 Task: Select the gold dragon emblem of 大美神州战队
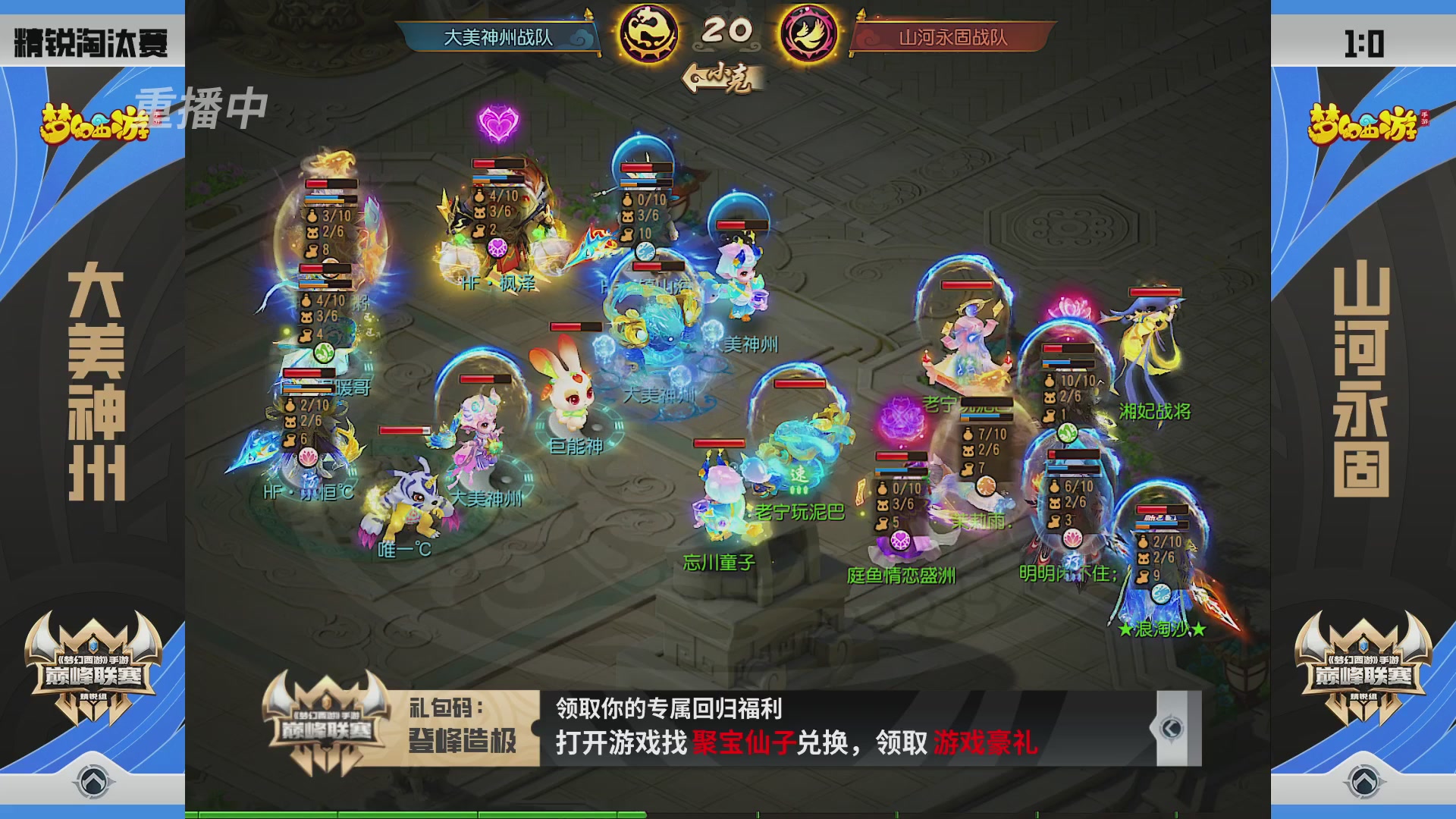(x=648, y=32)
